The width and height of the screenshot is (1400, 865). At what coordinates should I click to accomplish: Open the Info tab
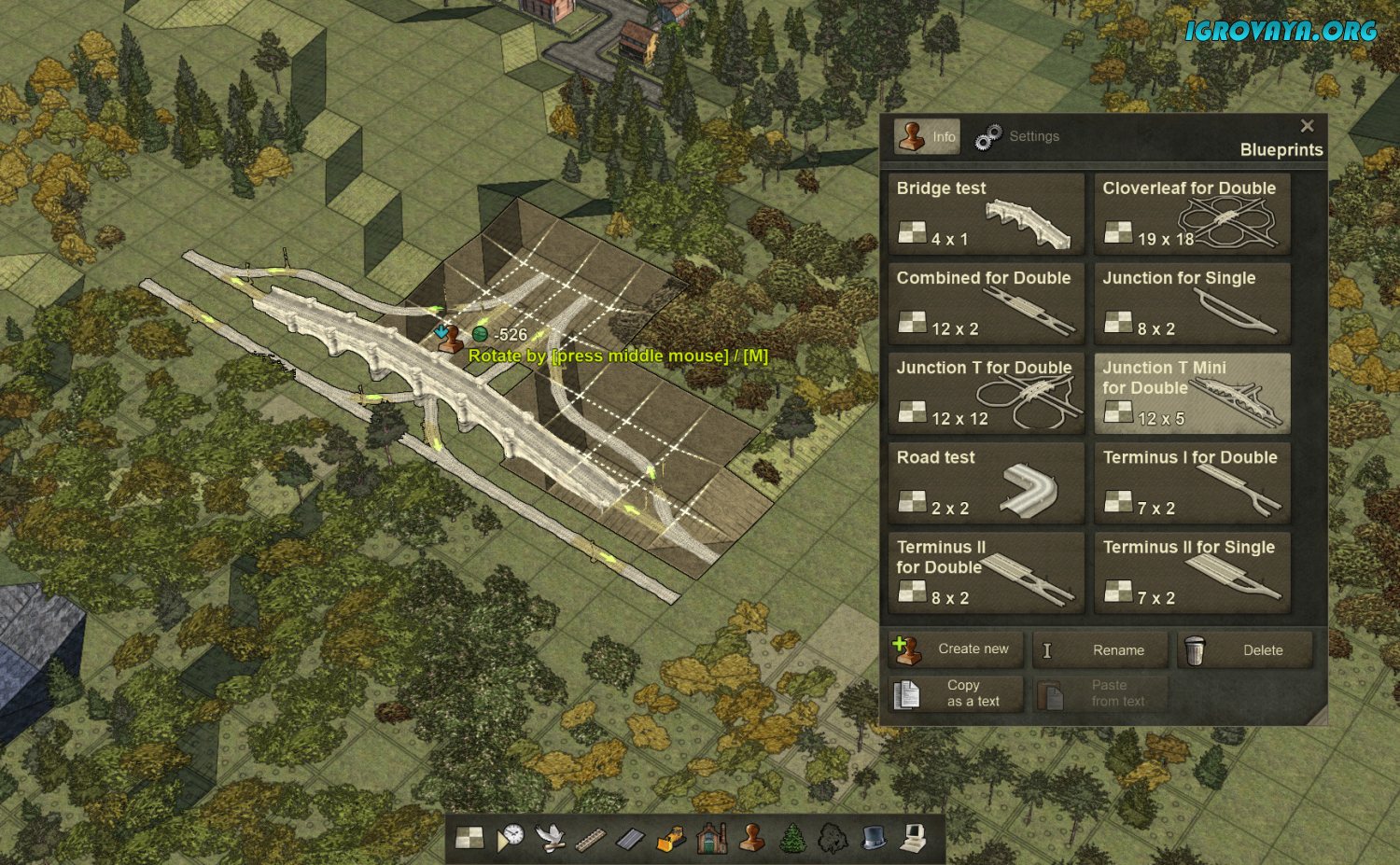point(927,137)
